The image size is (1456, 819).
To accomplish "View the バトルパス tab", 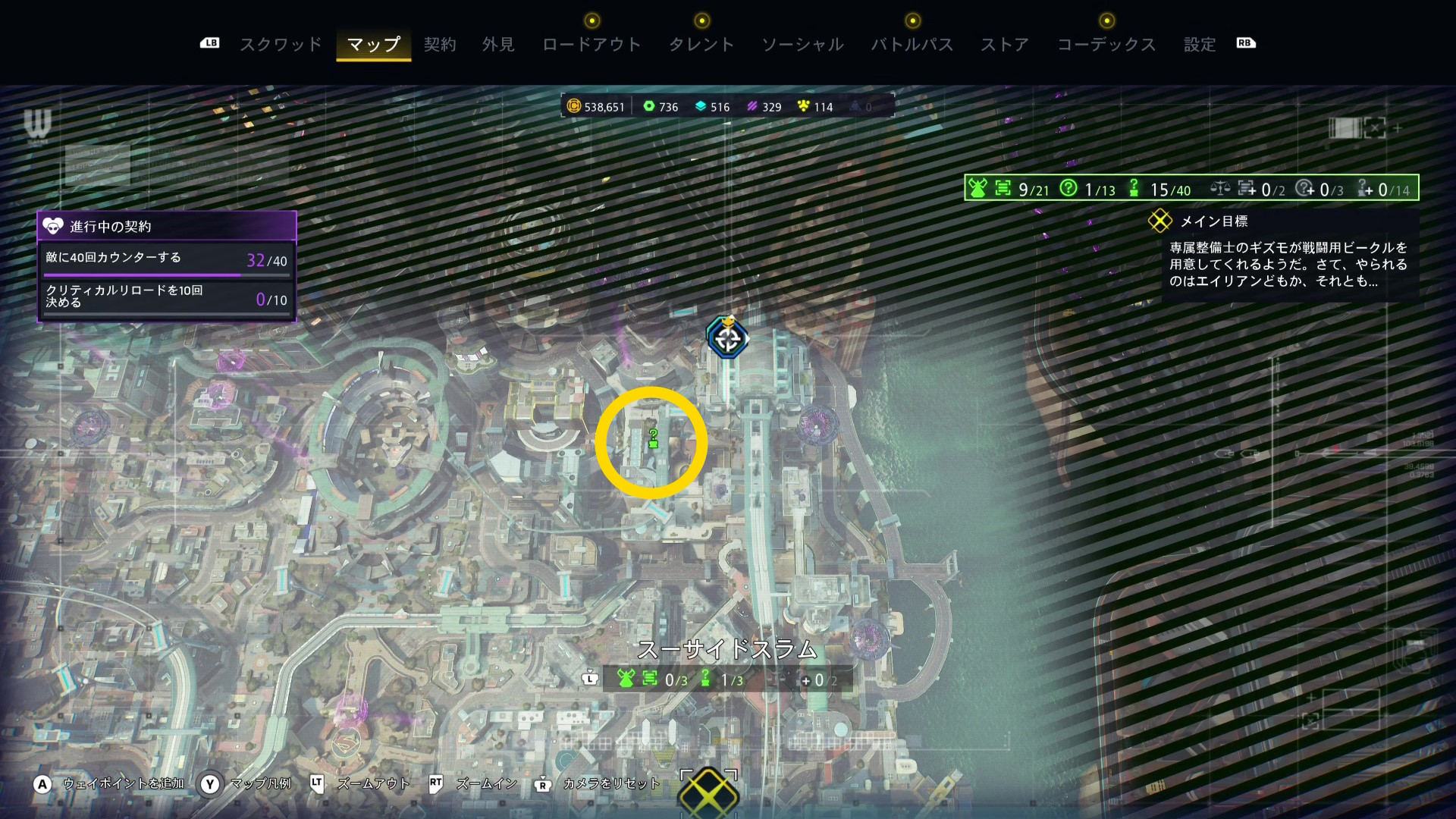I will pos(912,45).
